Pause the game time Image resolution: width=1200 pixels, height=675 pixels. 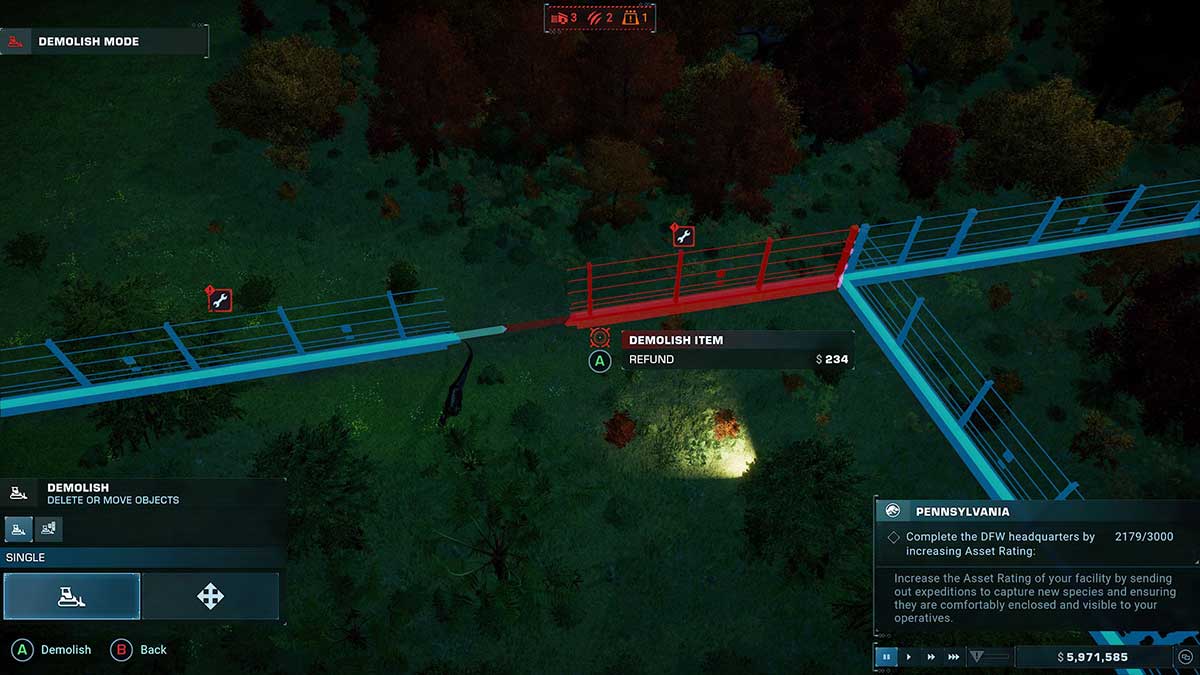pos(886,657)
